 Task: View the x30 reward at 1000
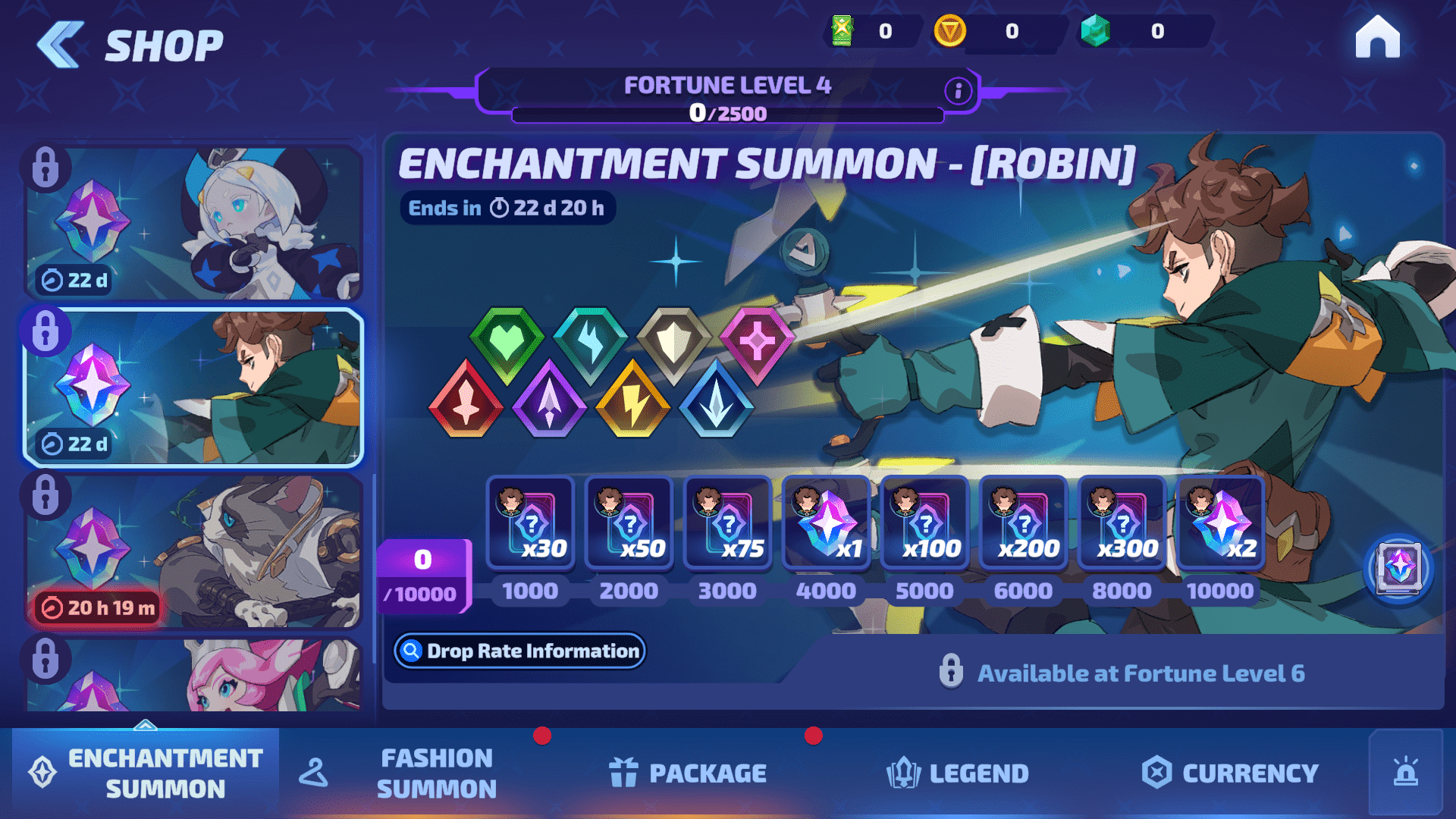click(531, 523)
